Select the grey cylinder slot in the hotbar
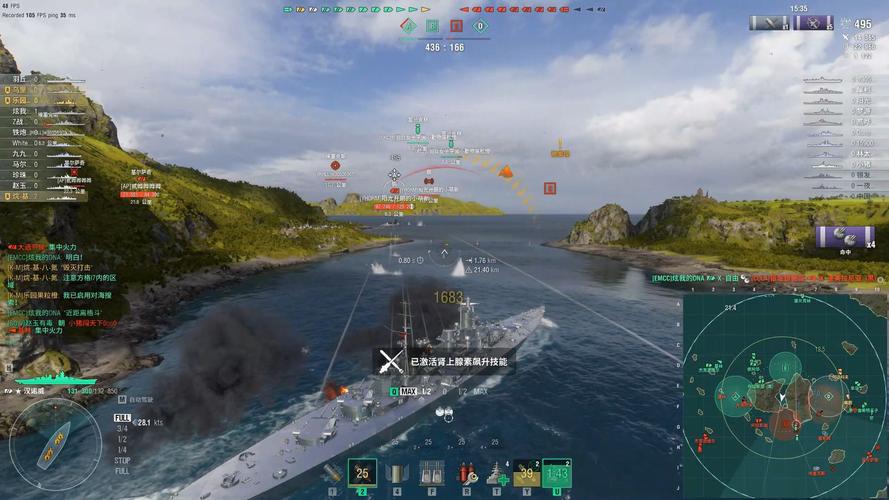This screenshot has height=500, width=889. 397,474
